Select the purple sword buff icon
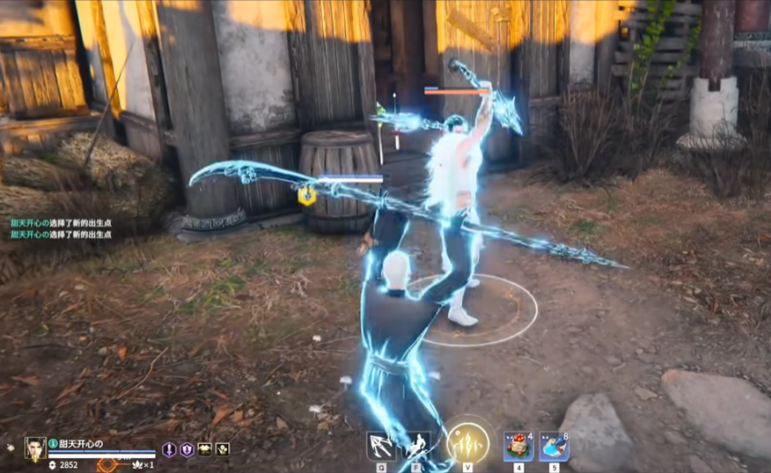The width and height of the screenshot is (771, 473). (x=169, y=450)
